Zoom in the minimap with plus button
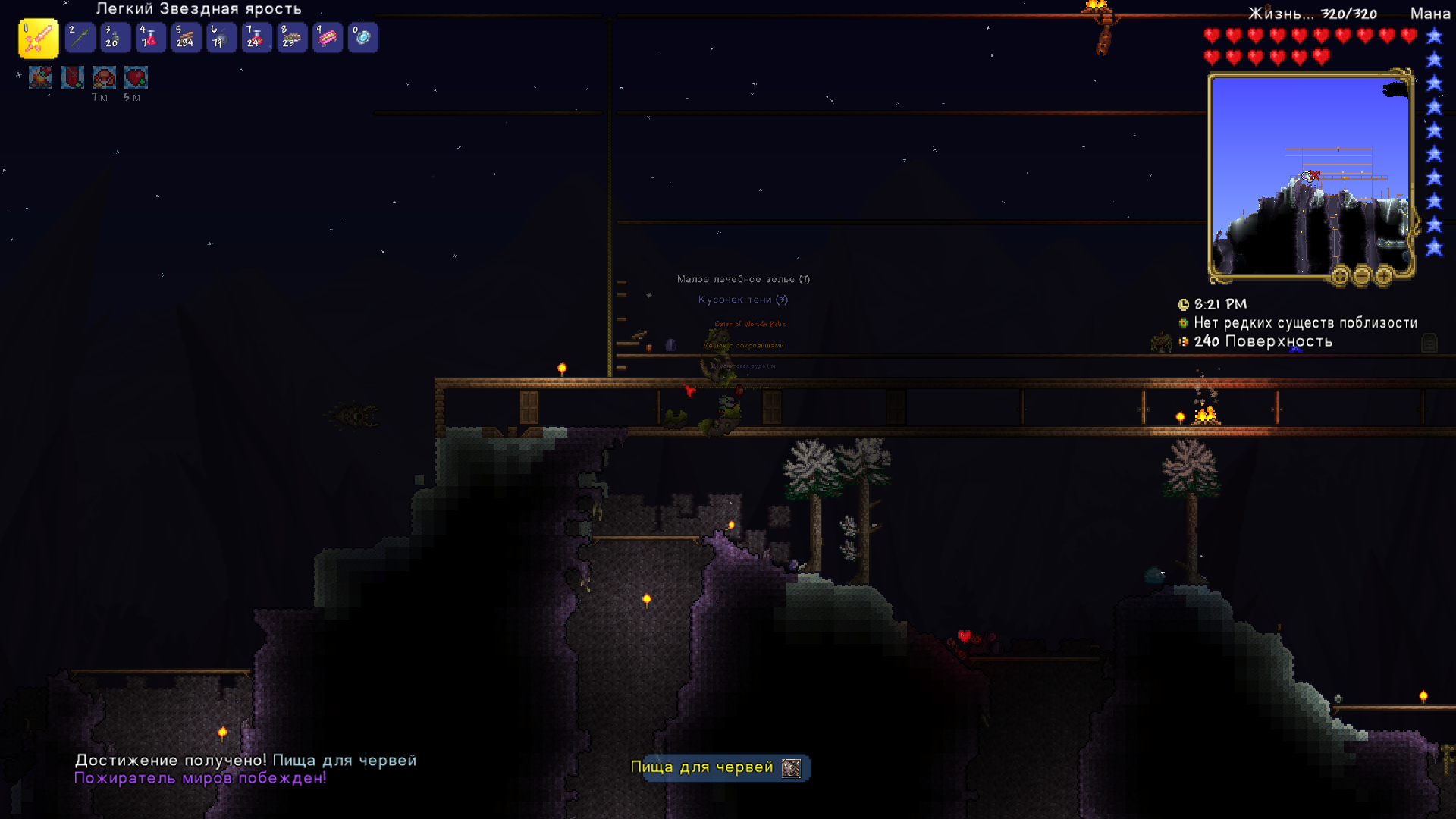Screen dimensions: 1456x819 point(1384,276)
